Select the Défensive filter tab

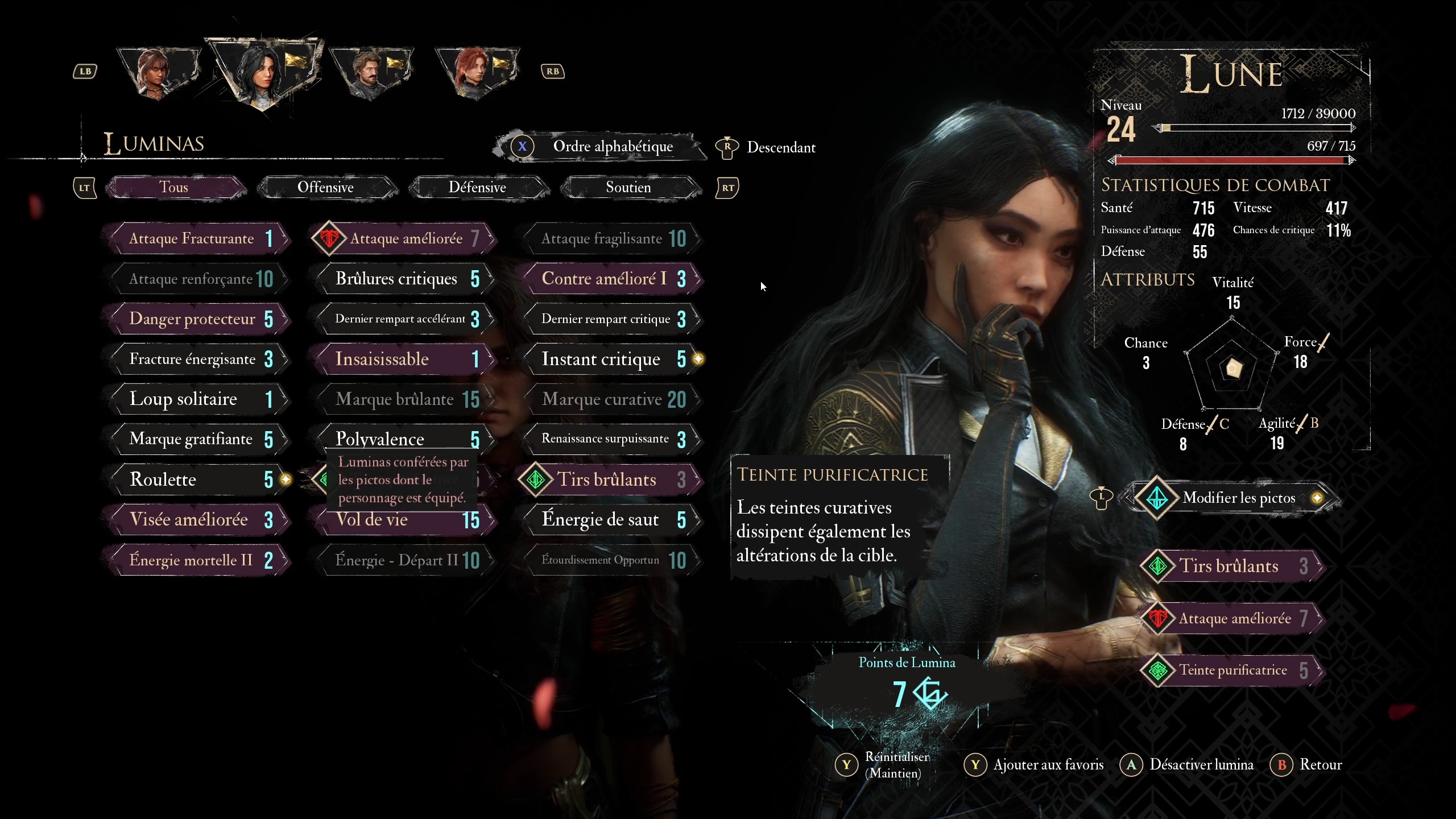pyautogui.click(x=477, y=187)
